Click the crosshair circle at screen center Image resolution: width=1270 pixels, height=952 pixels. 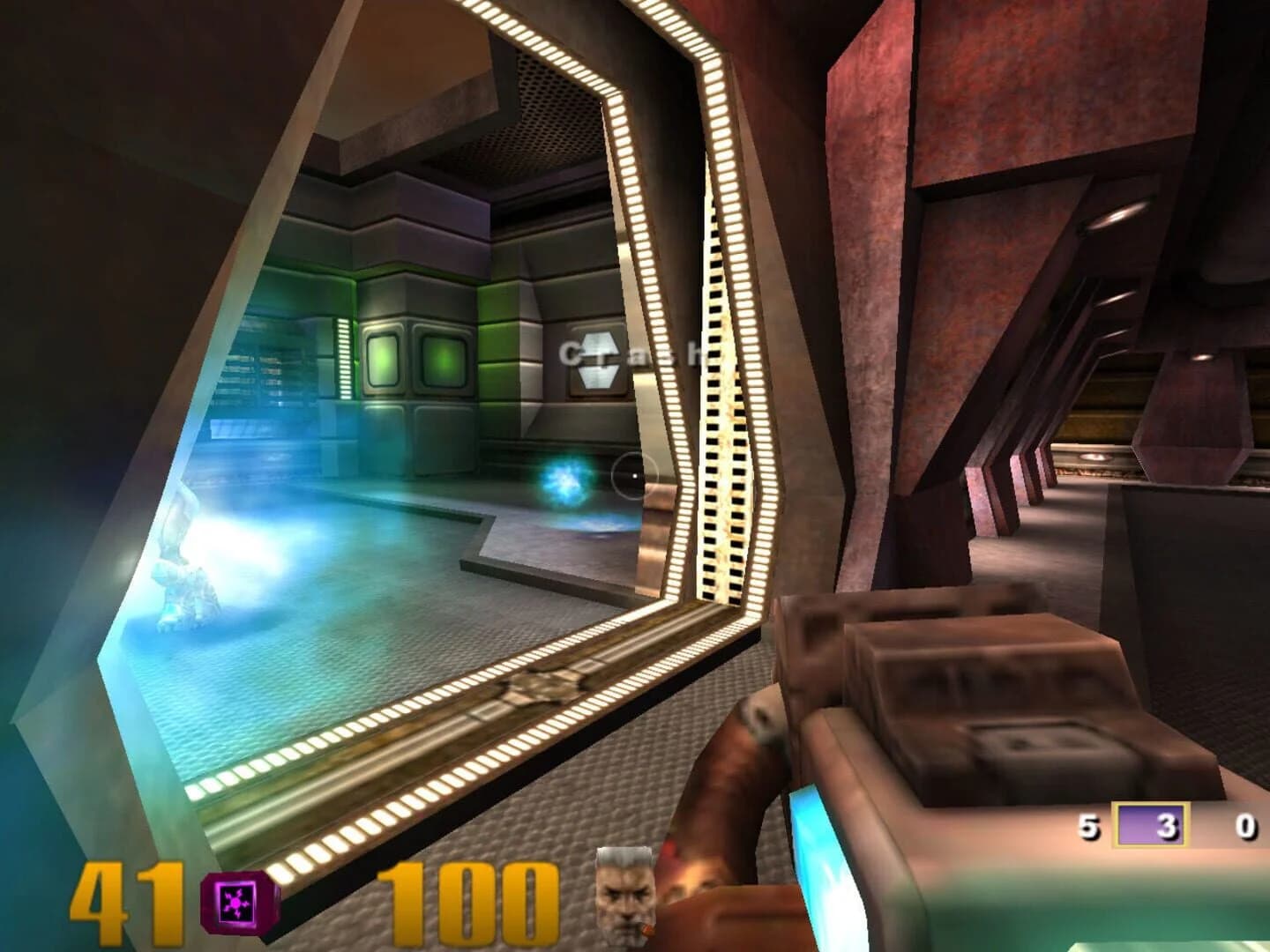tap(633, 473)
